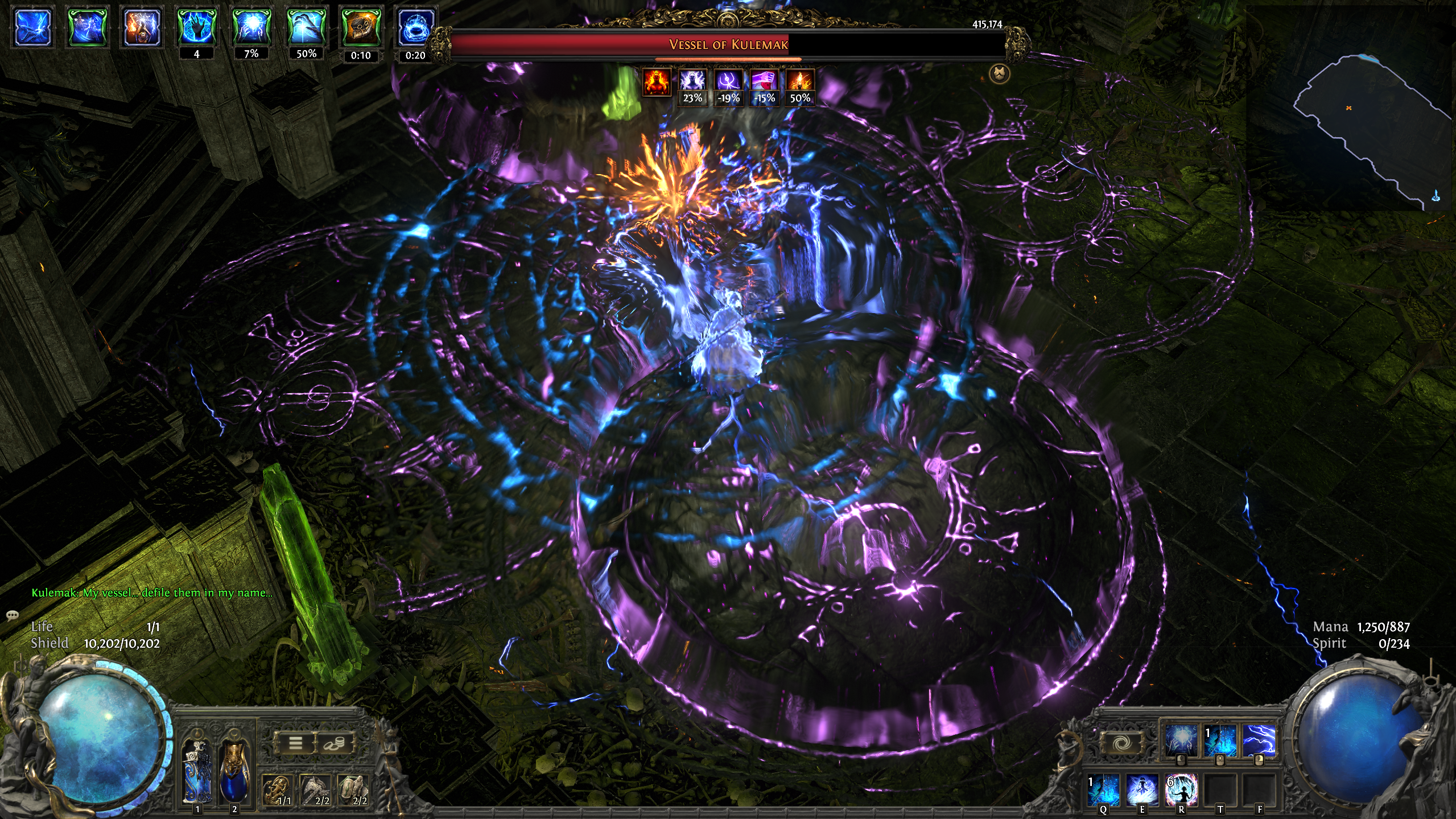
Task: Activate the icy figure skill bound to E
Action: [1142, 789]
